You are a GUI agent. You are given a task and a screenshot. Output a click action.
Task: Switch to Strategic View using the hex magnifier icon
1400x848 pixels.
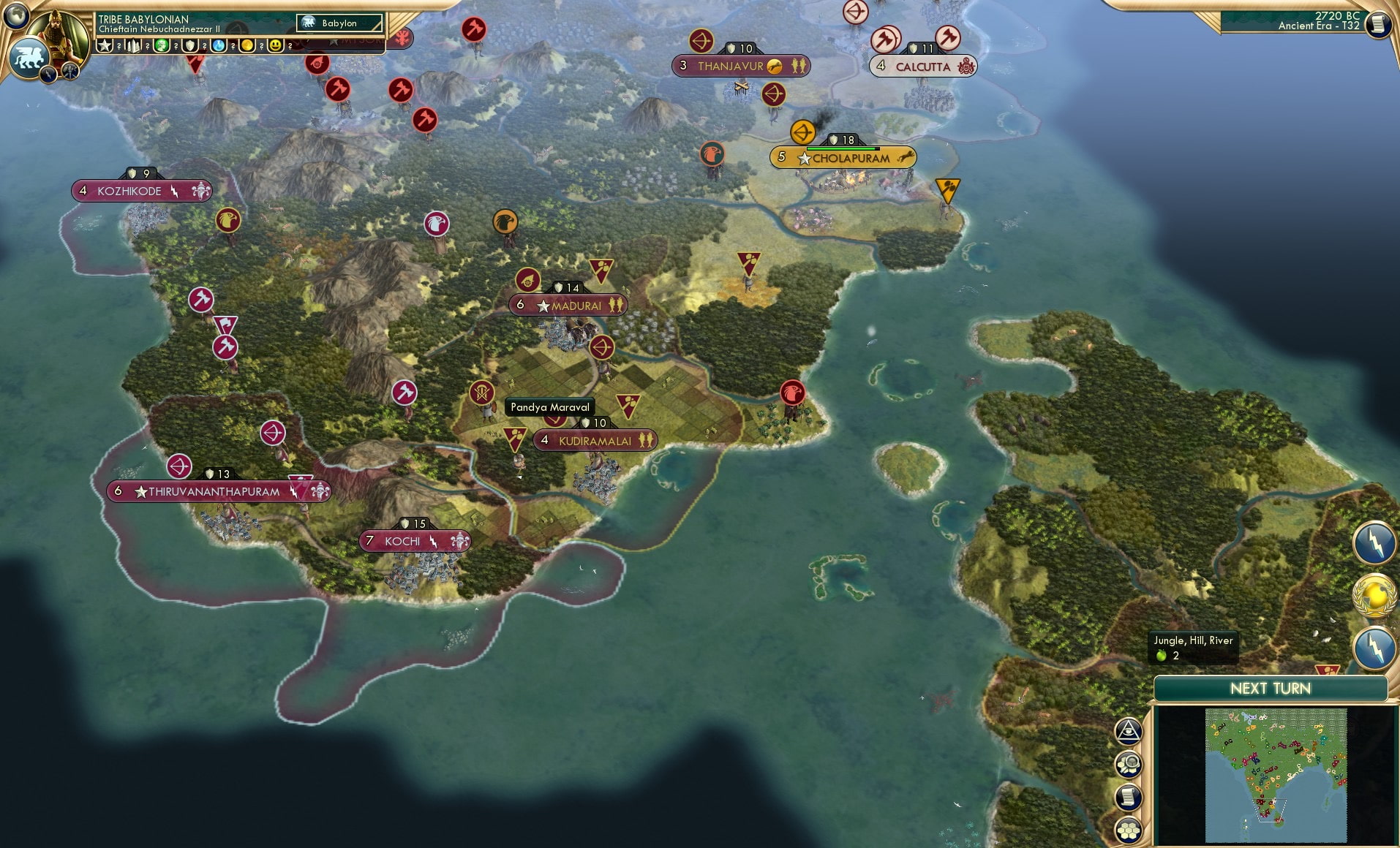1129,764
